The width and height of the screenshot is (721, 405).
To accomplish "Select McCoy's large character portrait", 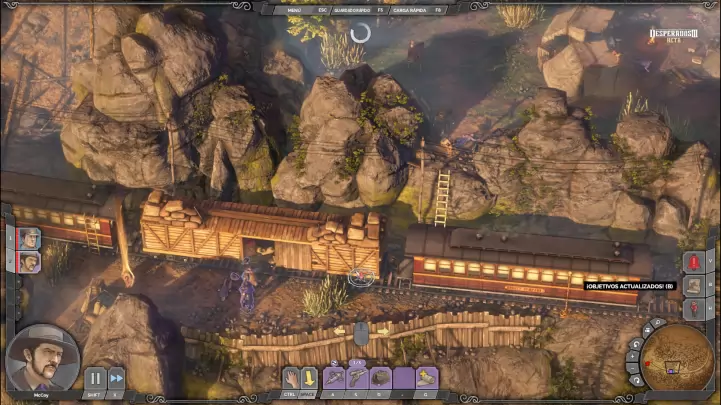I will (x=42, y=357).
